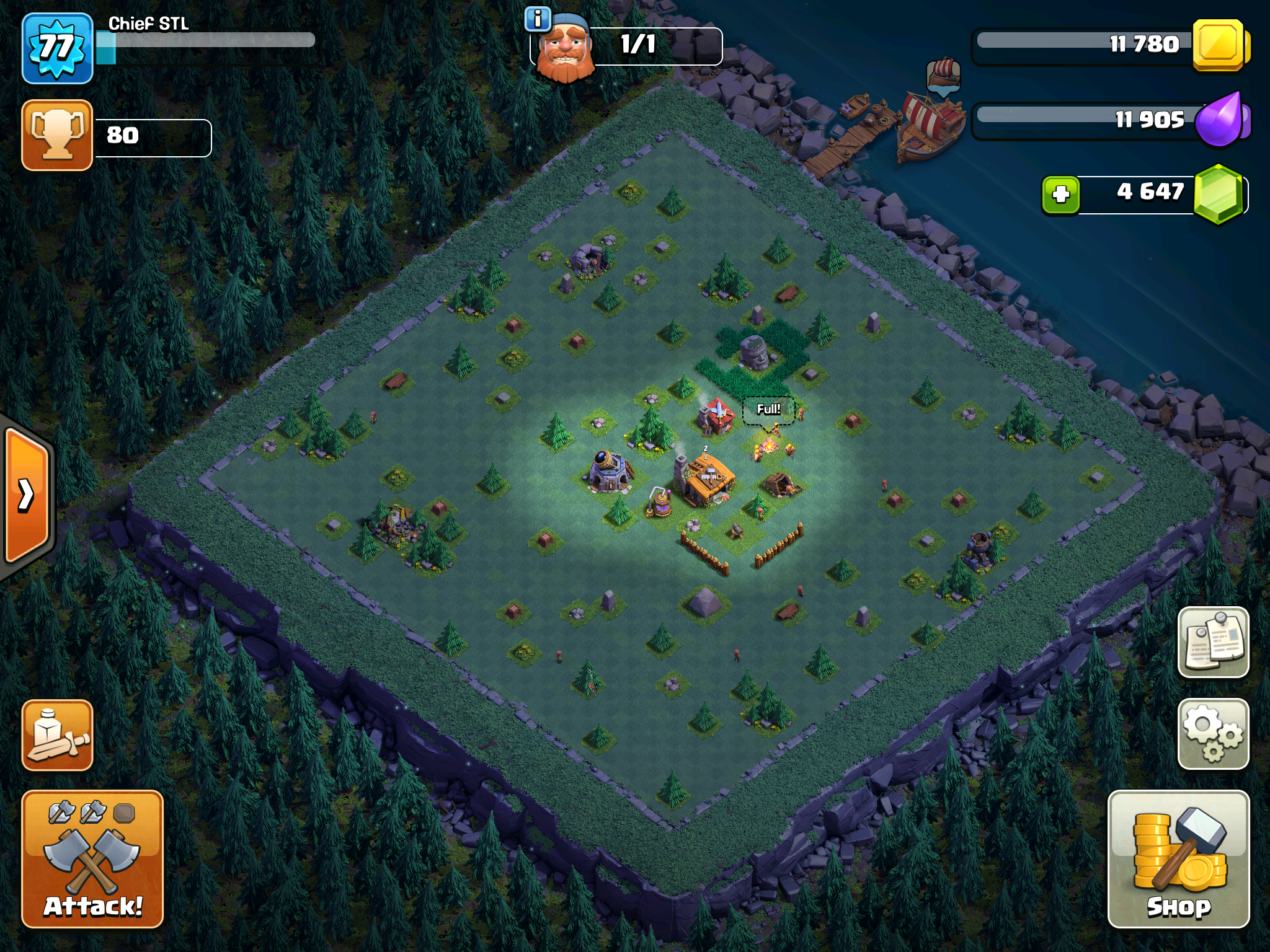The height and width of the screenshot is (952, 1270).
Task: Tap the purple elixir drop icon
Action: (x=1220, y=120)
